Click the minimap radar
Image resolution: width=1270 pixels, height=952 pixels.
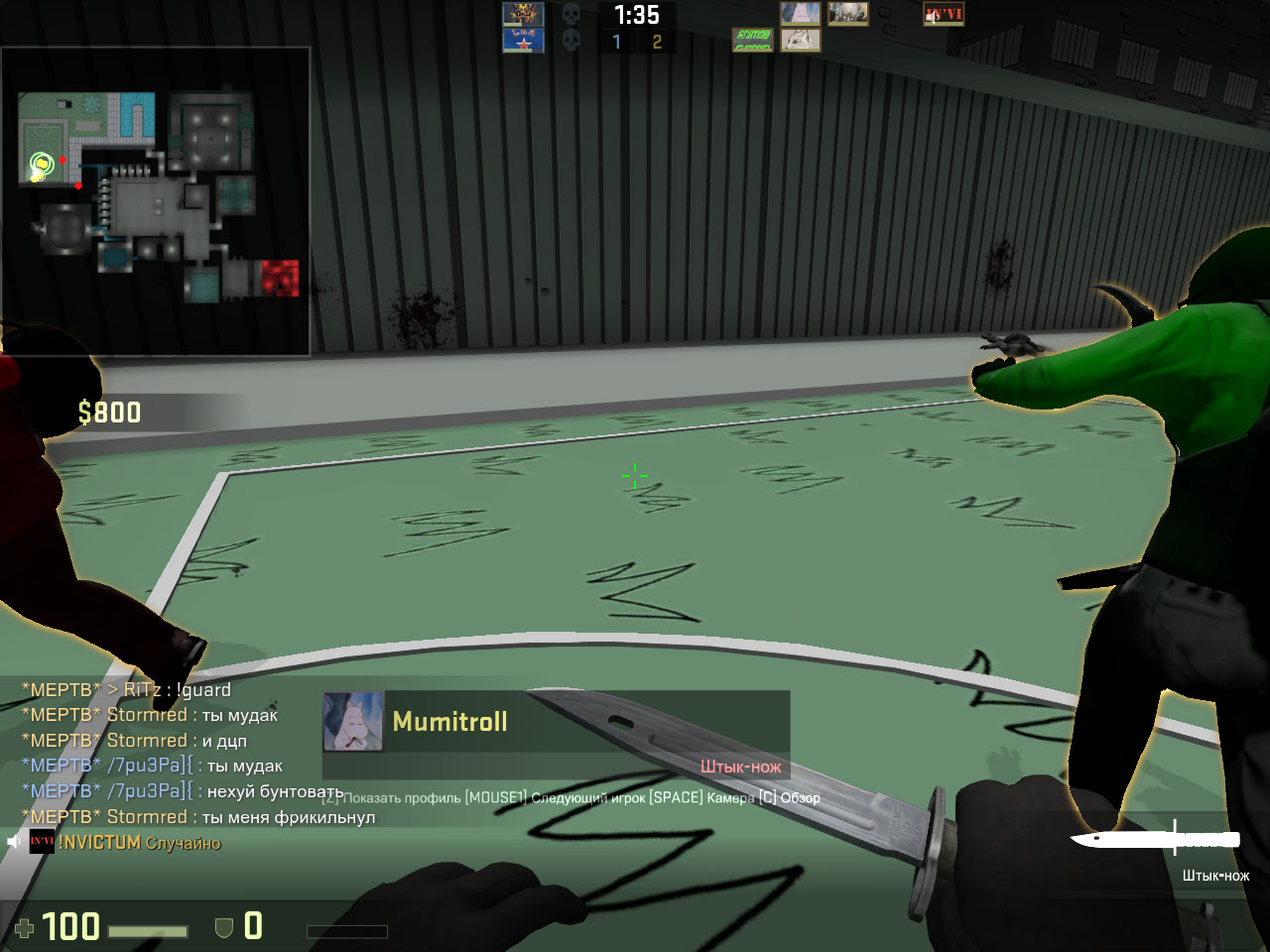(x=157, y=200)
